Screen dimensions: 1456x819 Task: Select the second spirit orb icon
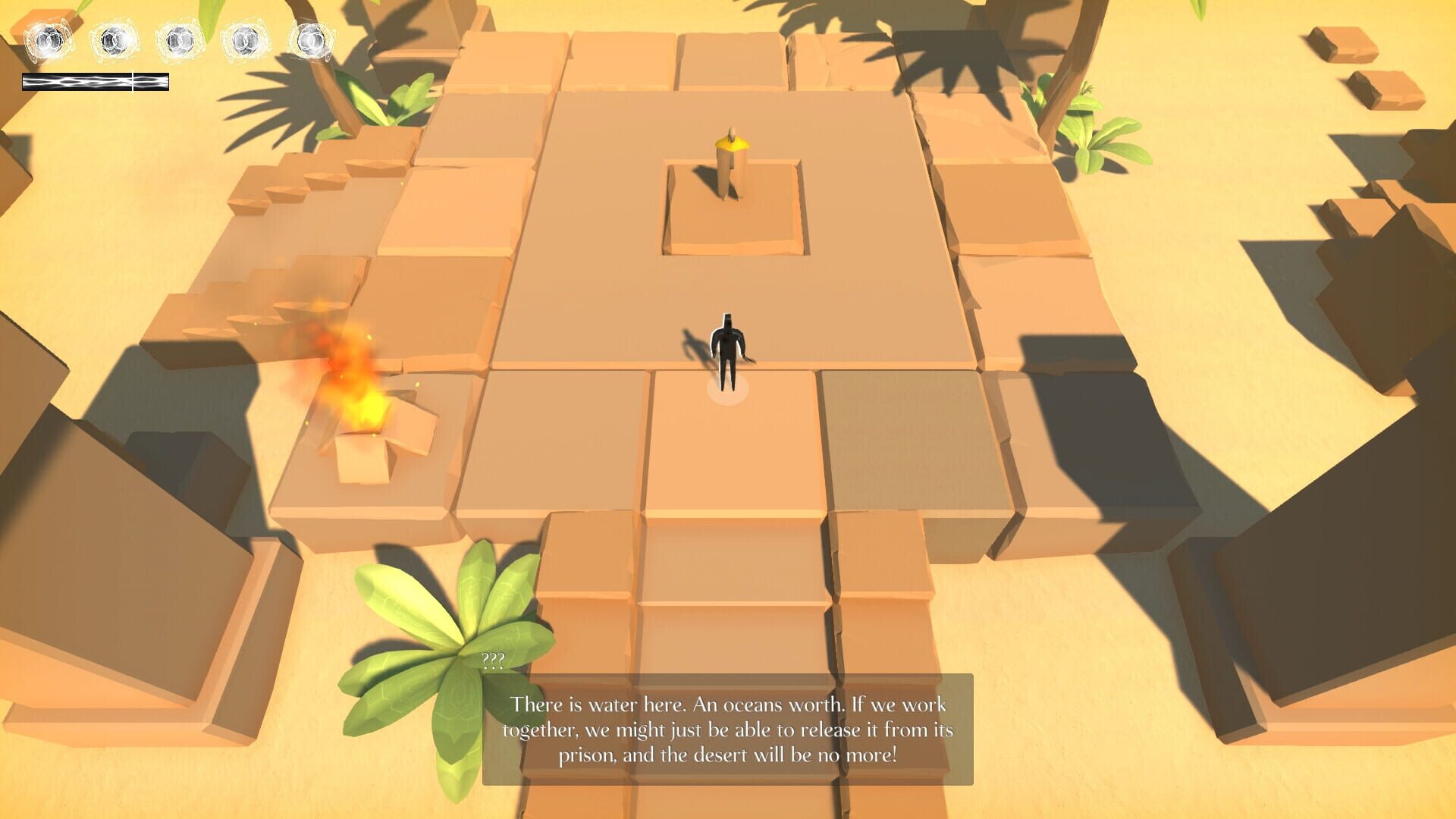pos(115,39)
